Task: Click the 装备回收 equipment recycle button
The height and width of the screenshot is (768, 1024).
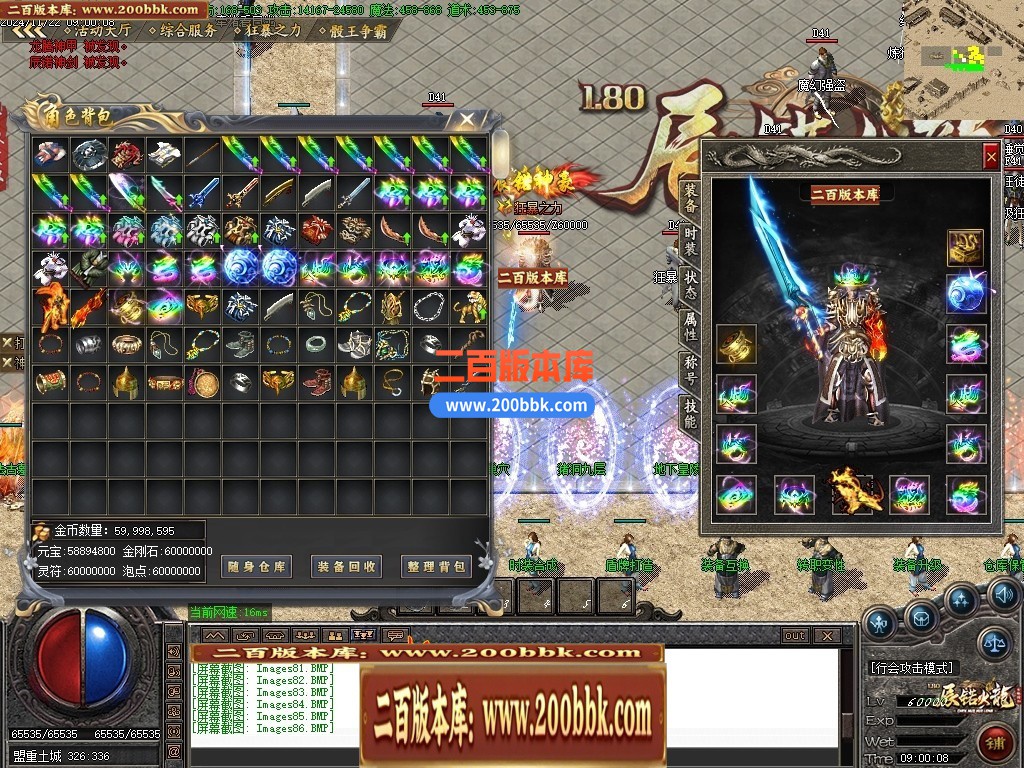Action: [x=347, y=566]
